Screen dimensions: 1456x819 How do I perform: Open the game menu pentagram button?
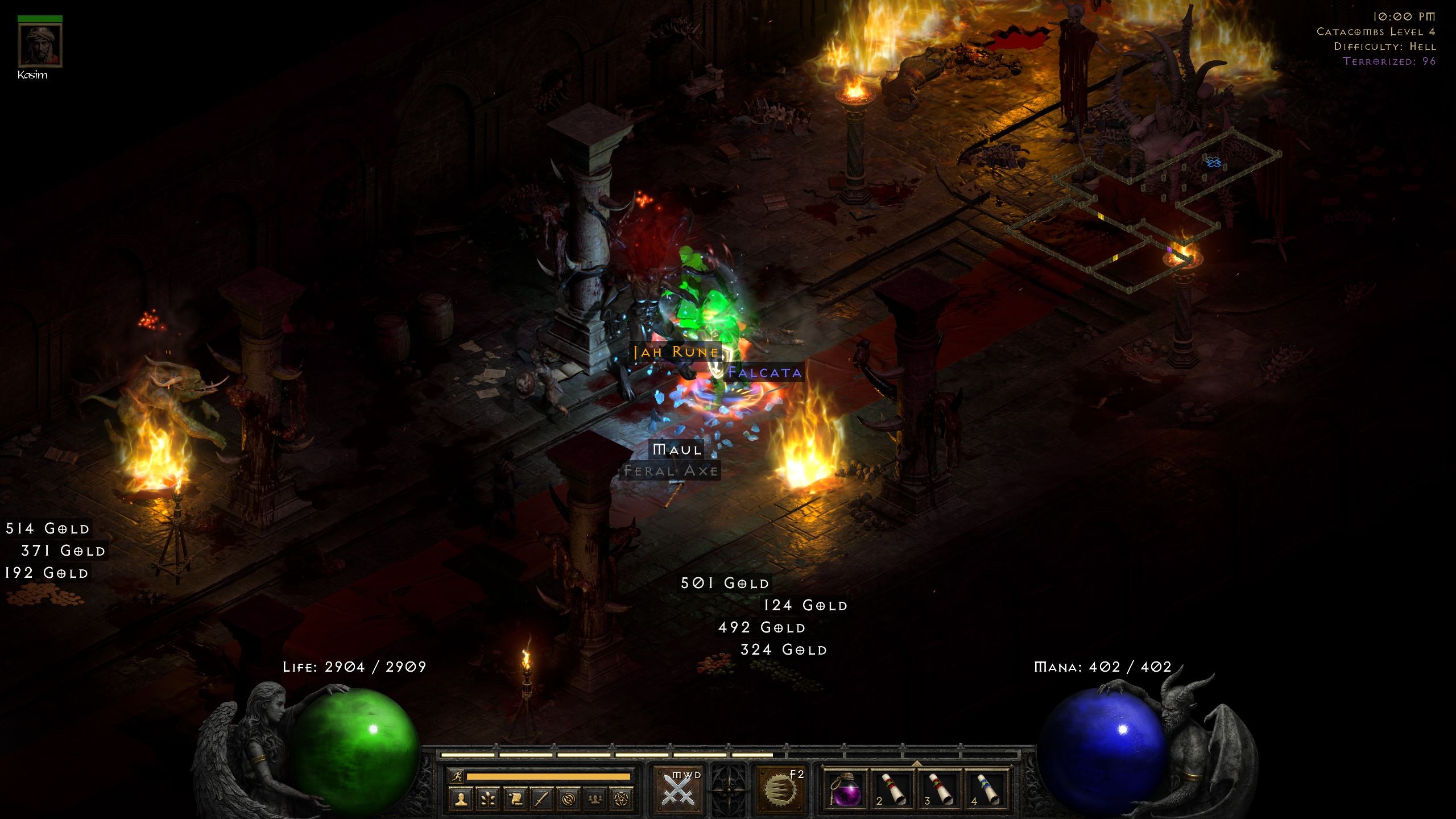pos(622,799)
